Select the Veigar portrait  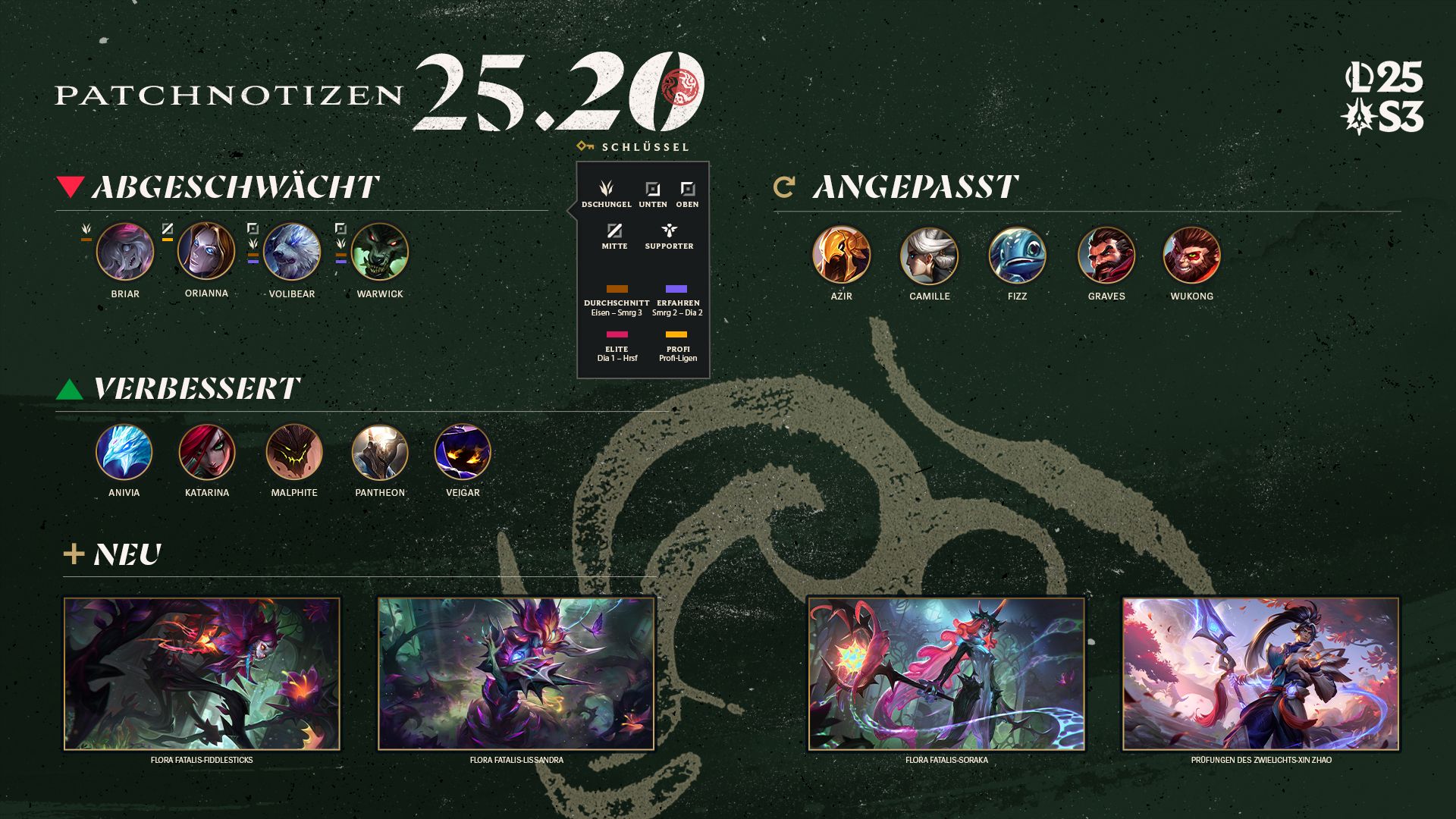tap(463, 453)
